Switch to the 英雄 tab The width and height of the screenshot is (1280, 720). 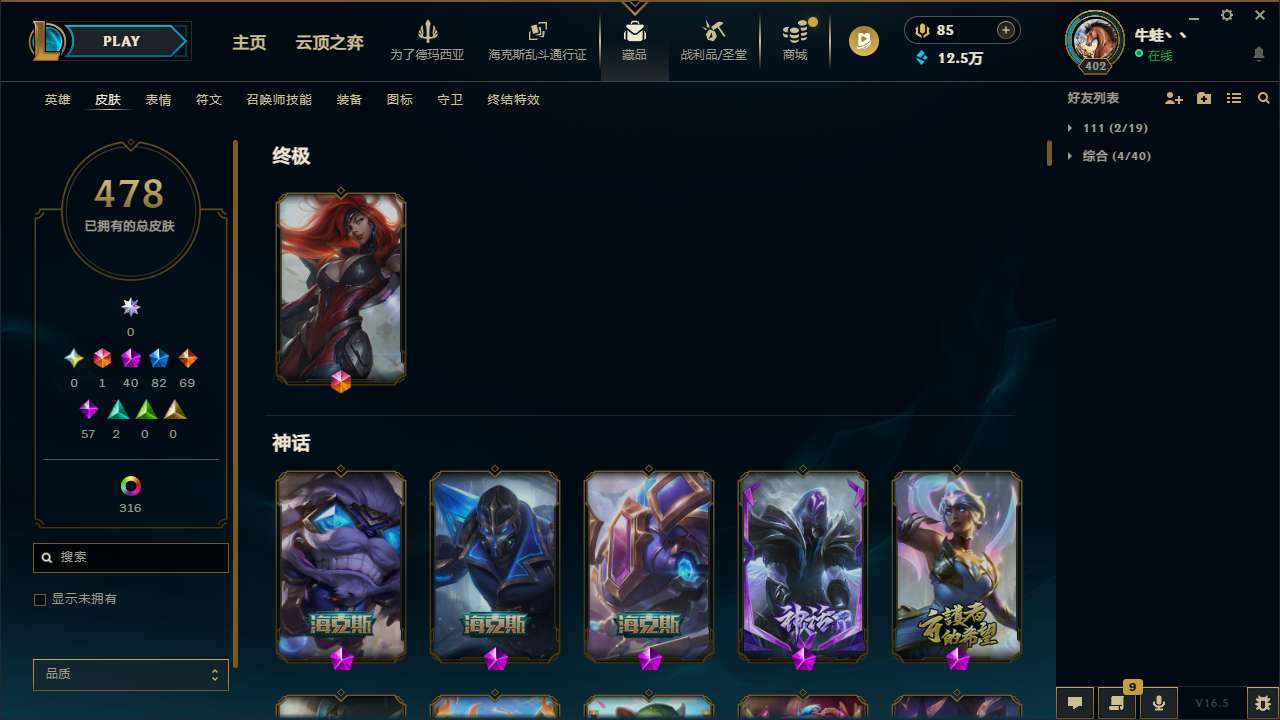(x=57, y=100)
